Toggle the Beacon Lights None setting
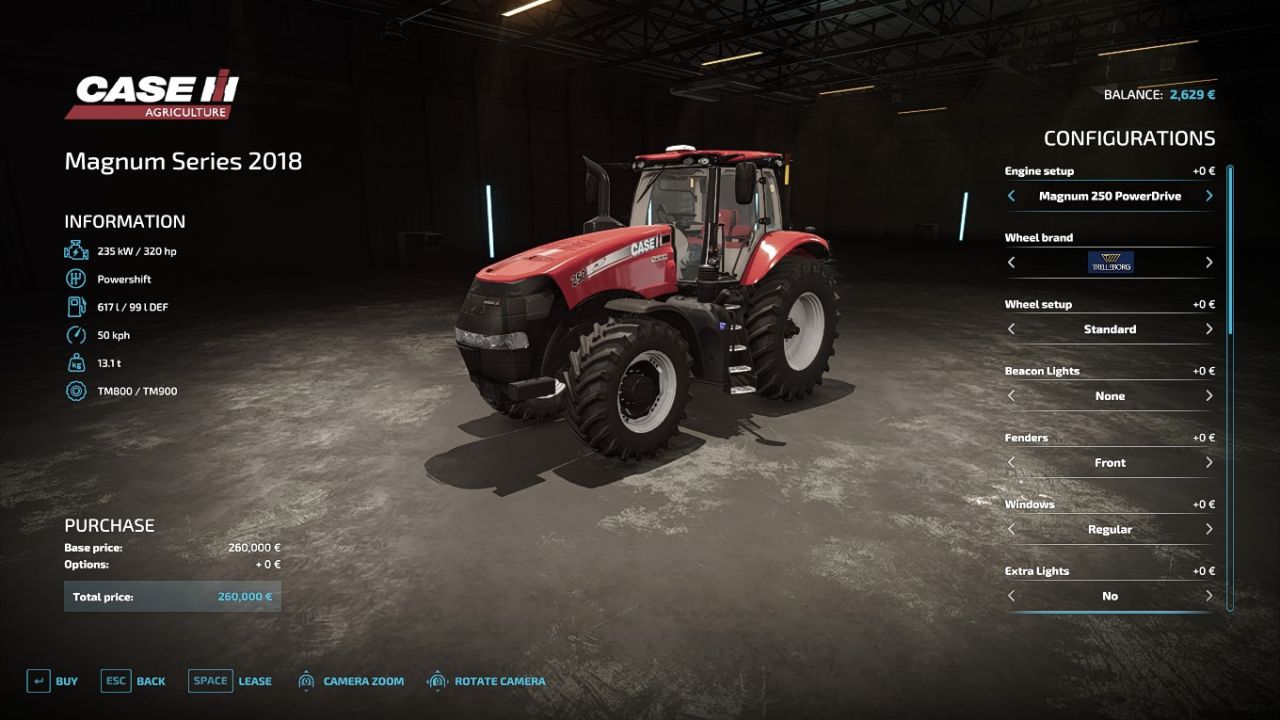1280x720 pixels. (x=1111, y=396)
